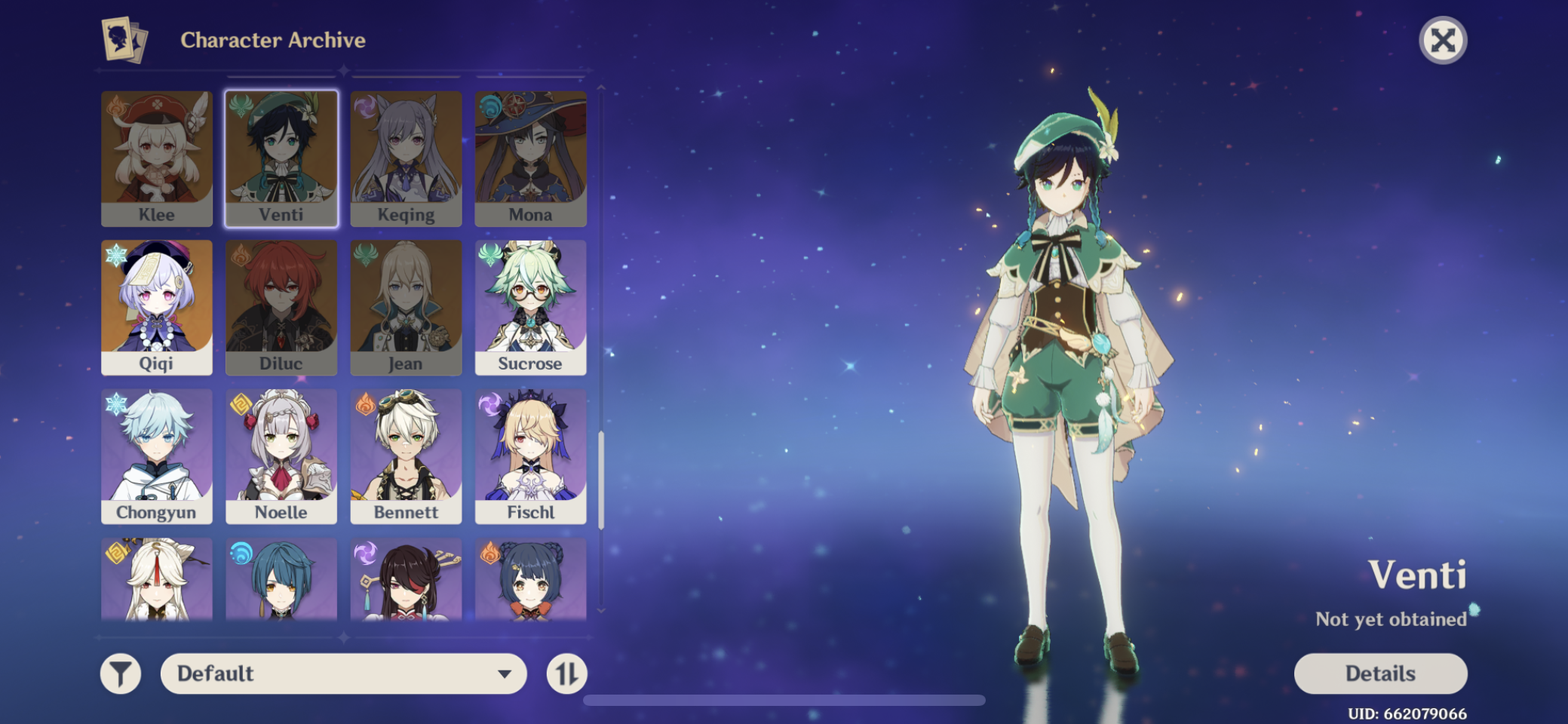This screenshot has height=724, width=1568.
Task: Select Fischl's portrait
Action: tap(530, 456)
